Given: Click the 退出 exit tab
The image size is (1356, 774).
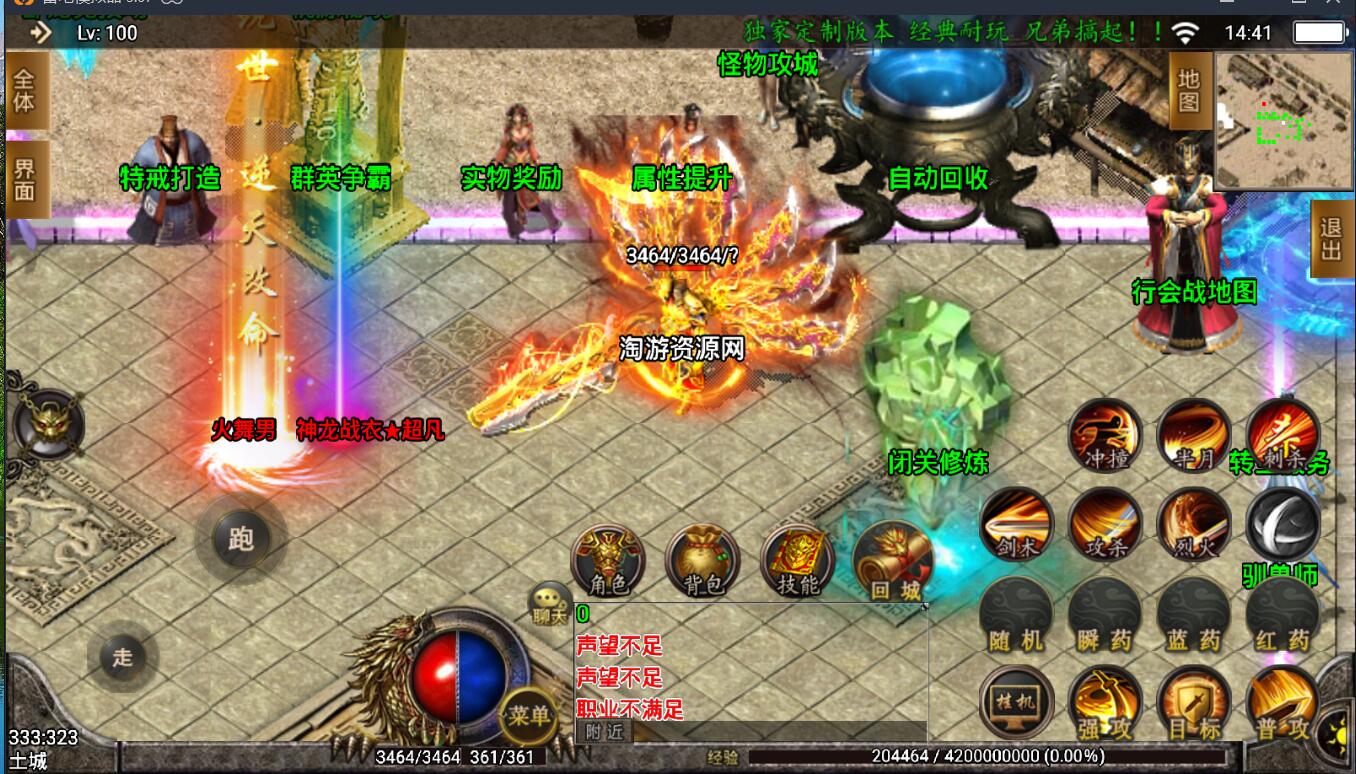Looking at the screenshot, I should tap(1330, 239).
